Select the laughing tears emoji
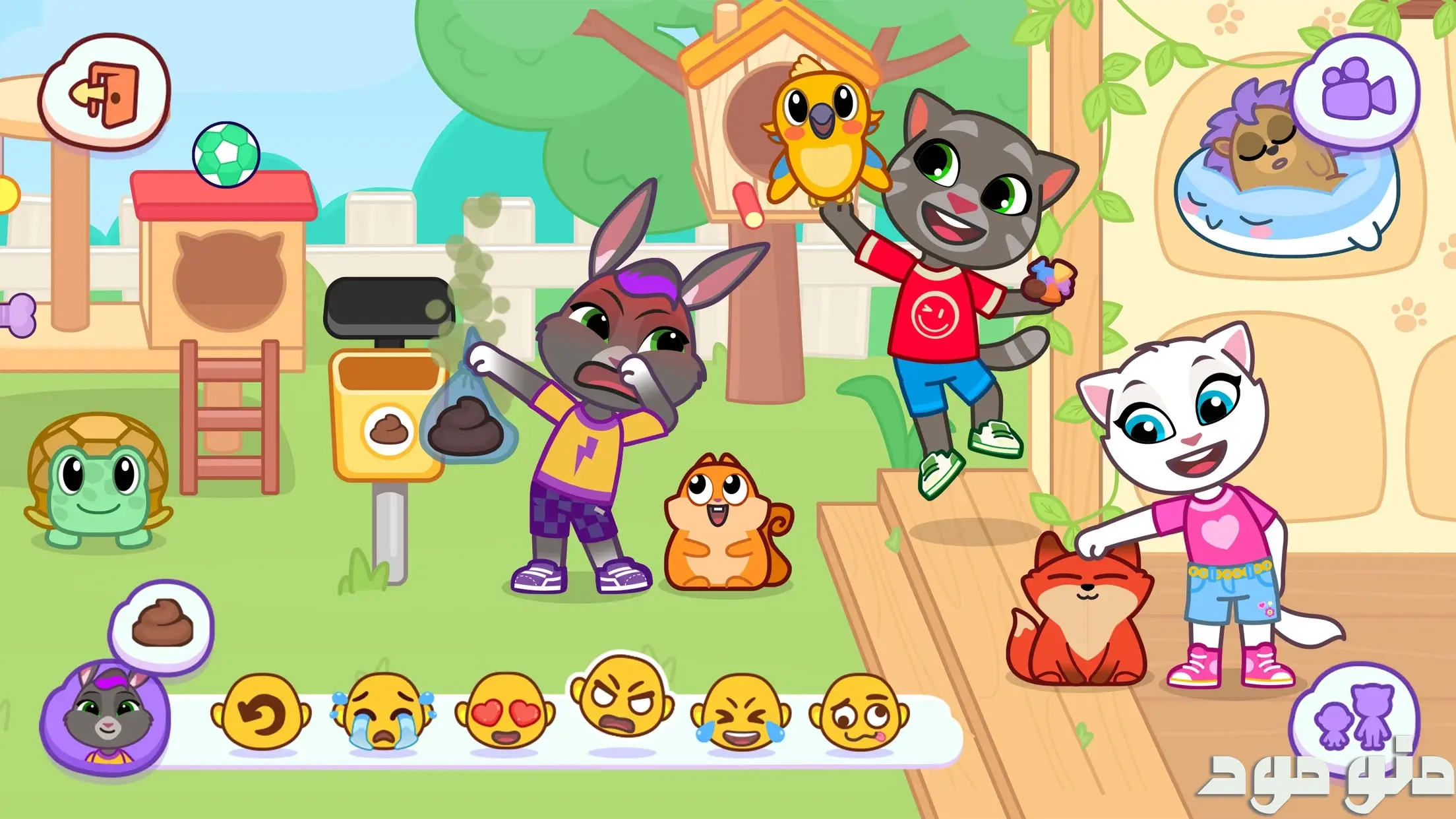This screenshot has width=1456, height=819. coord(740,713)
